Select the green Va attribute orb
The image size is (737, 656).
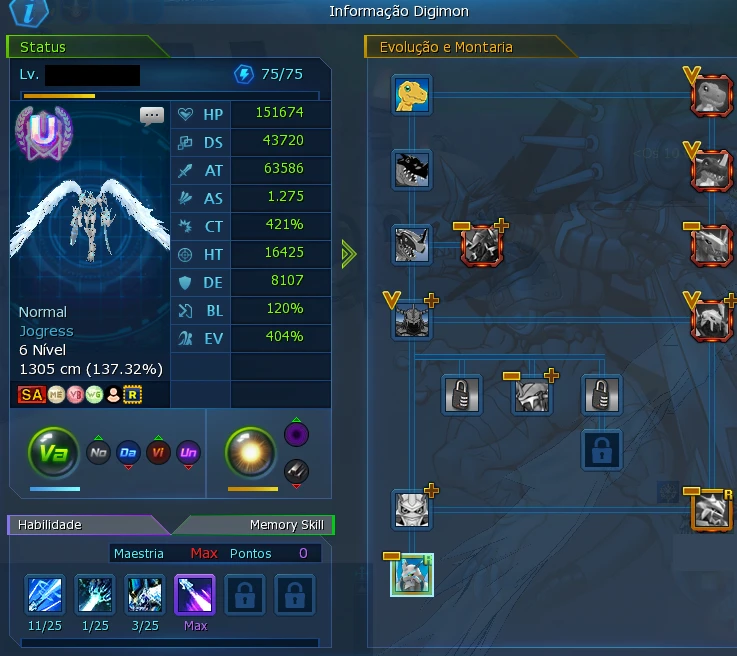click(x=53, y=453)
